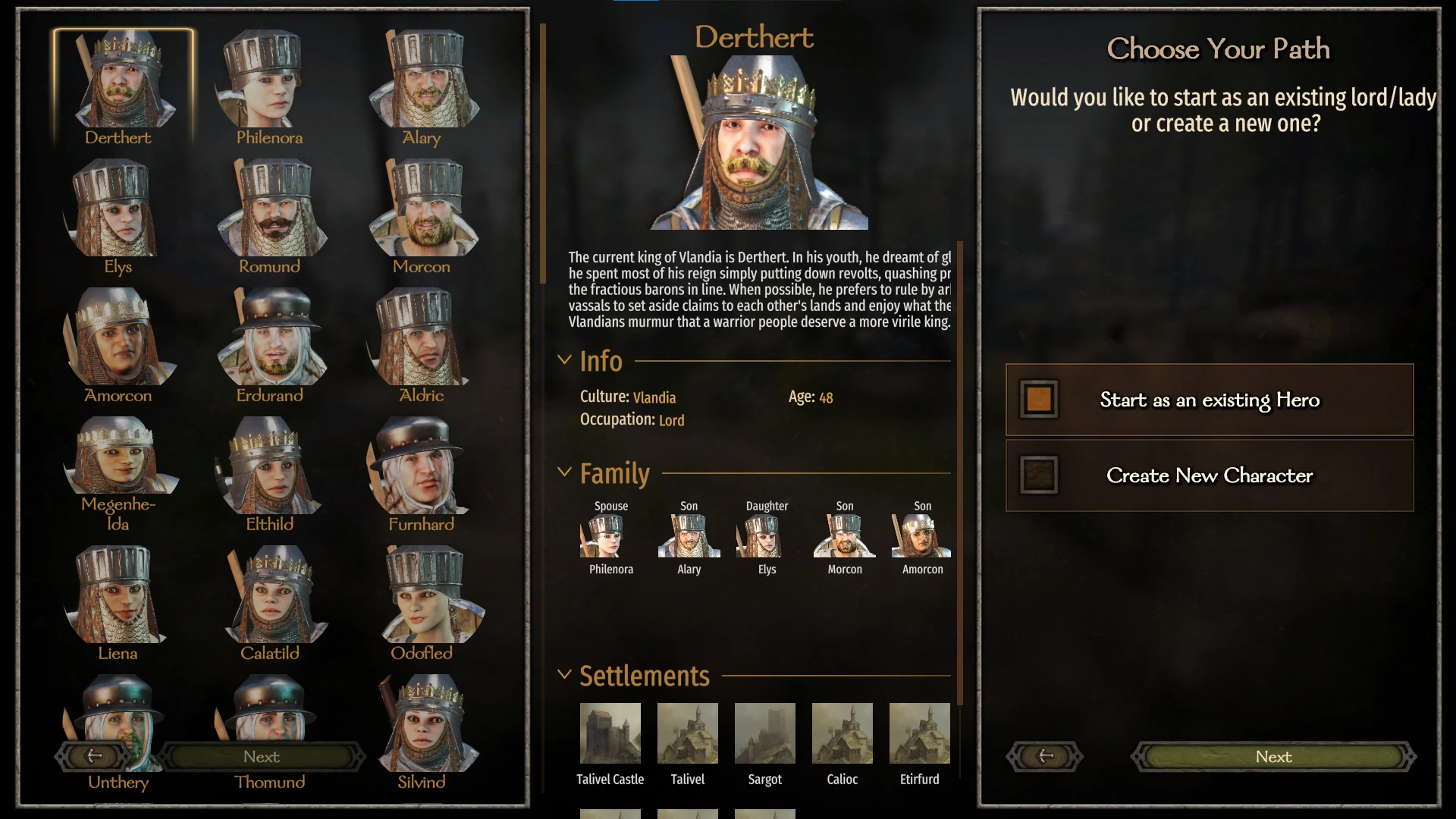Select the Start as an existing Hero option

click(1209, 400)
